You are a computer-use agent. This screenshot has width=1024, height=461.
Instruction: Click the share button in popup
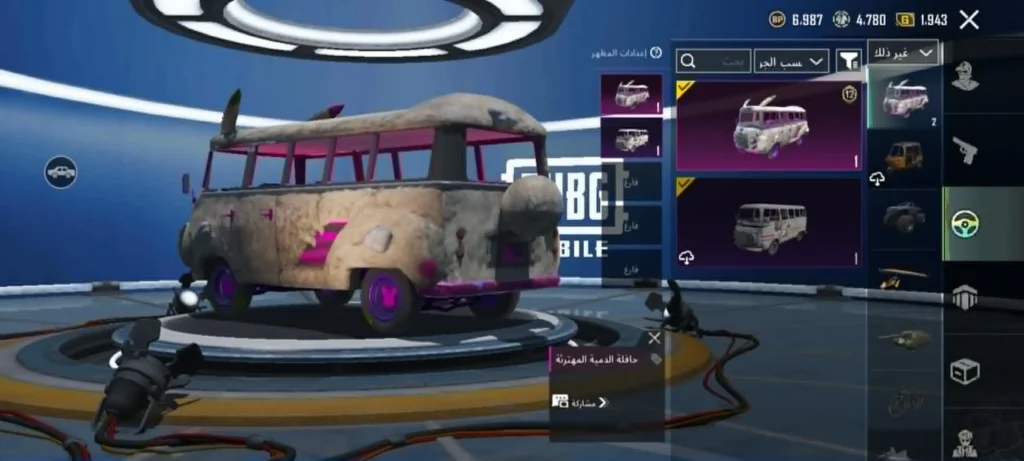[580, 402]
